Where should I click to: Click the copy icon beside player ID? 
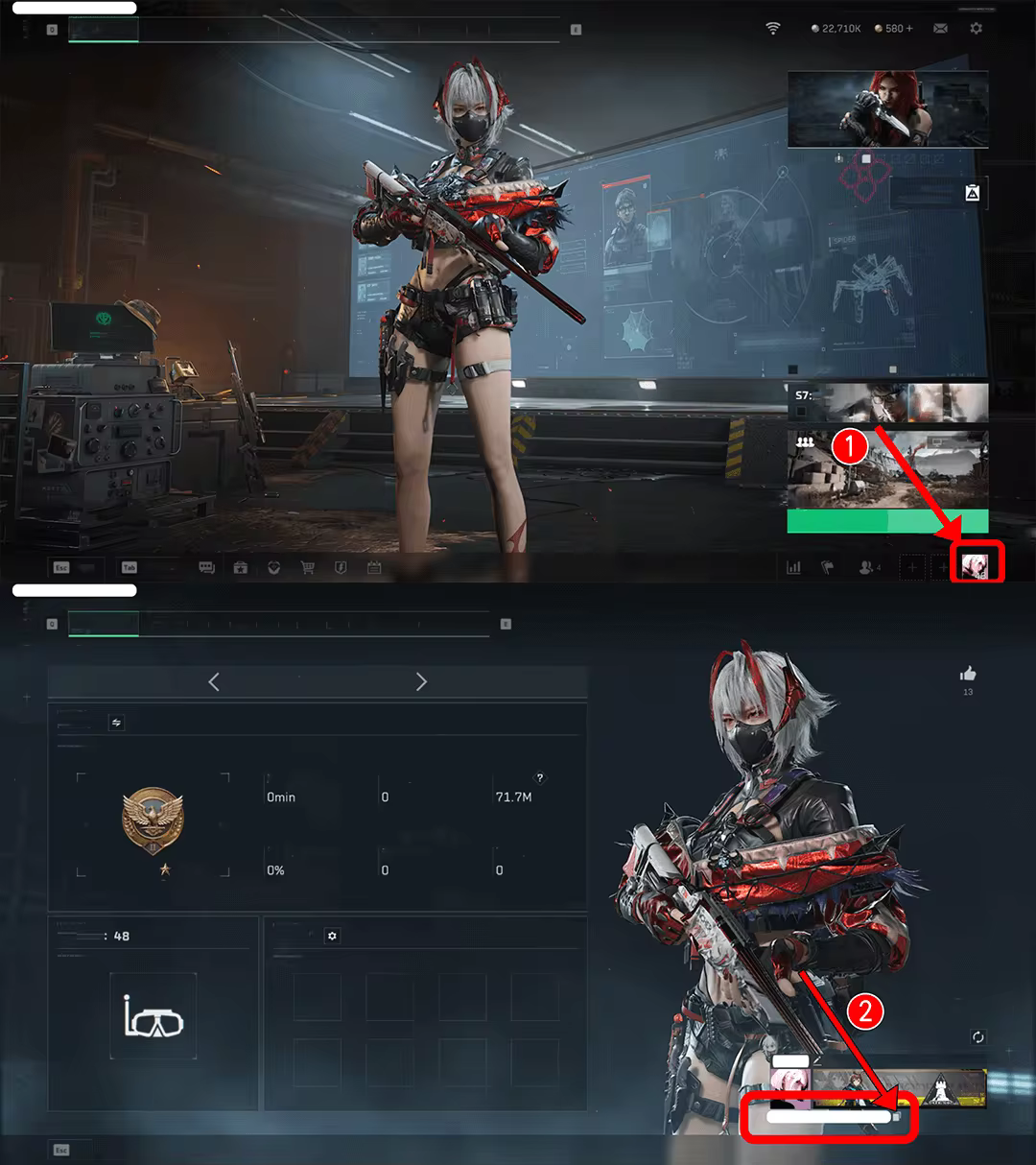[x=897, y=1116]
